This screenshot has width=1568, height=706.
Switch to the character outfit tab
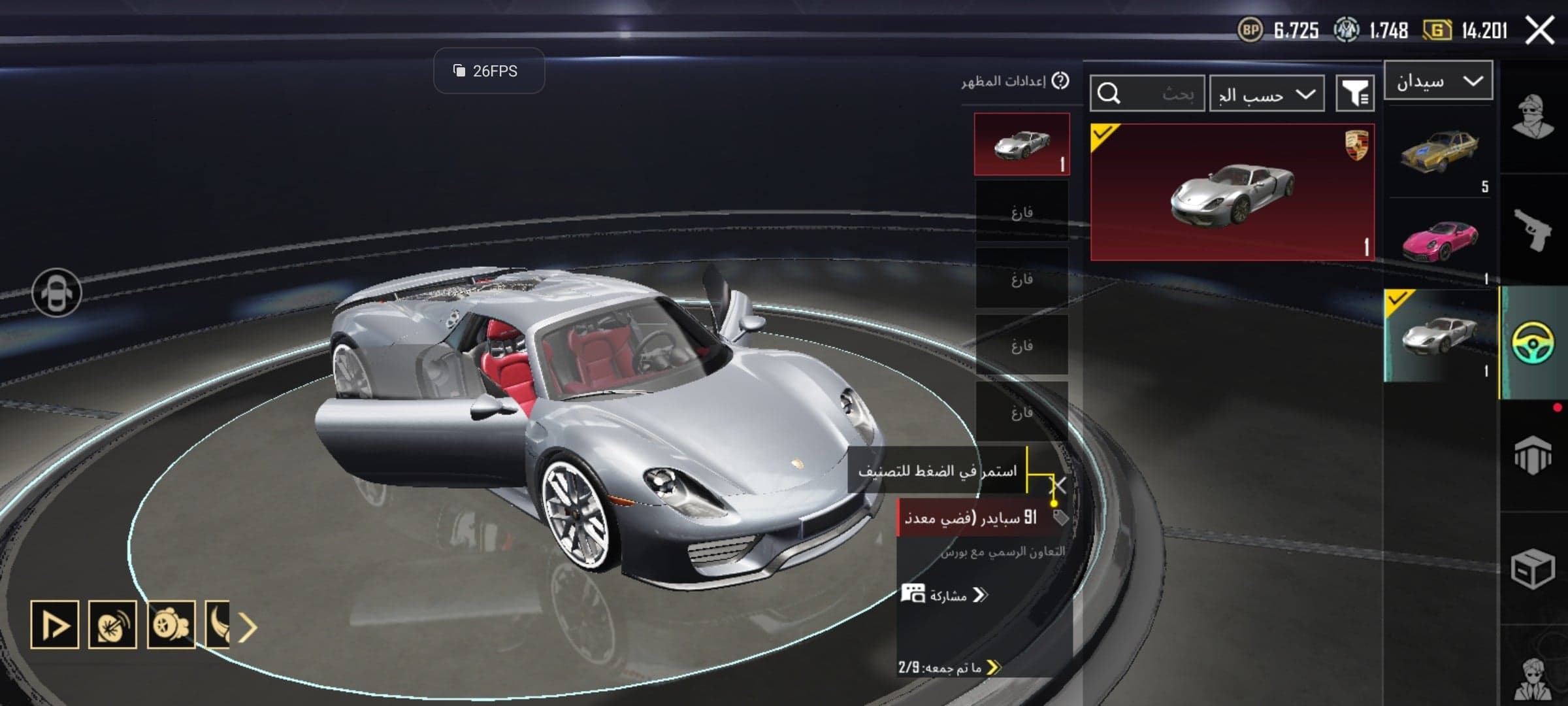click(1533, 118)
